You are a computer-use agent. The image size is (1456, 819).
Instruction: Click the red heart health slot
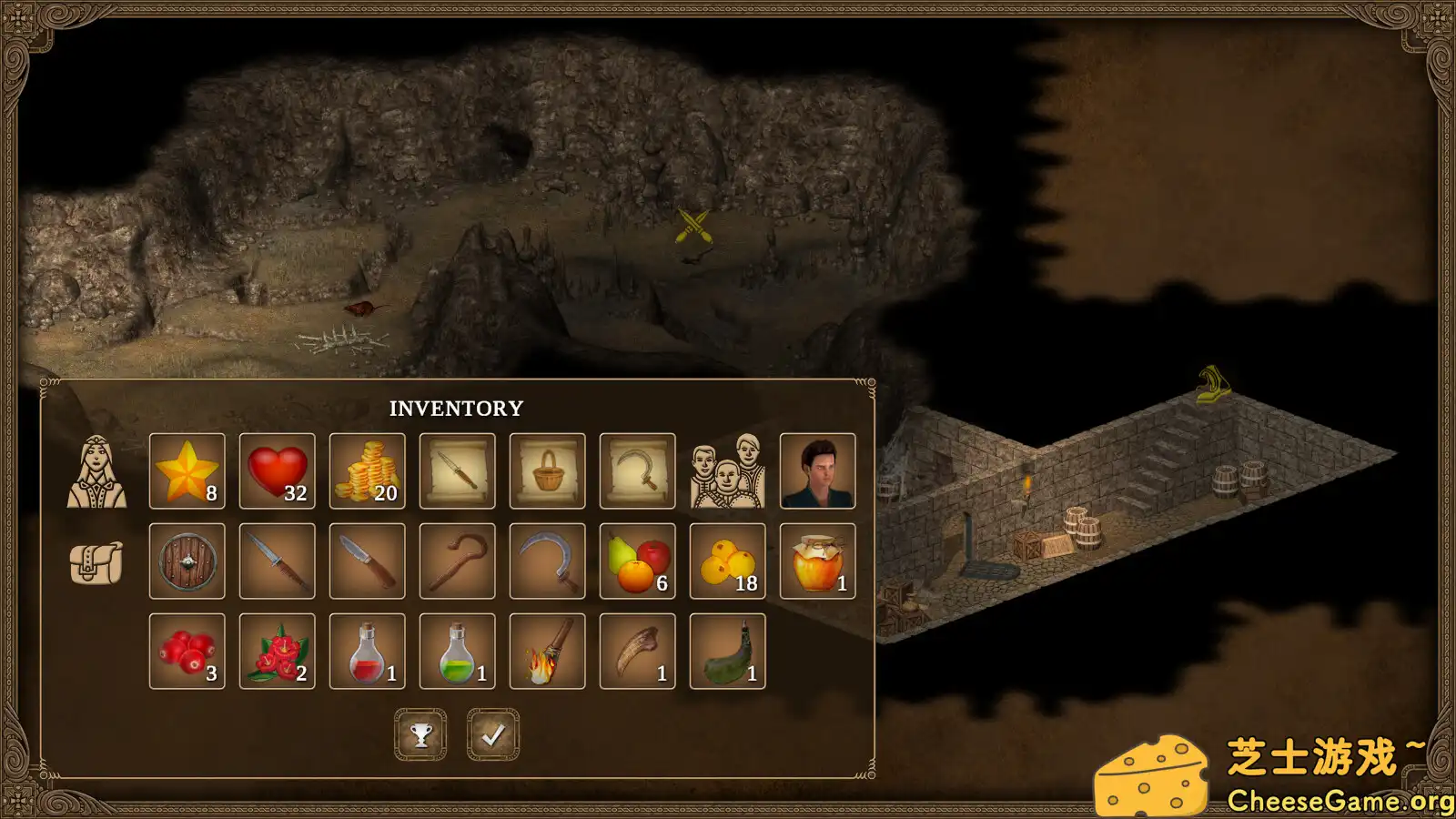pyautogui.click(x=277, y=471)
